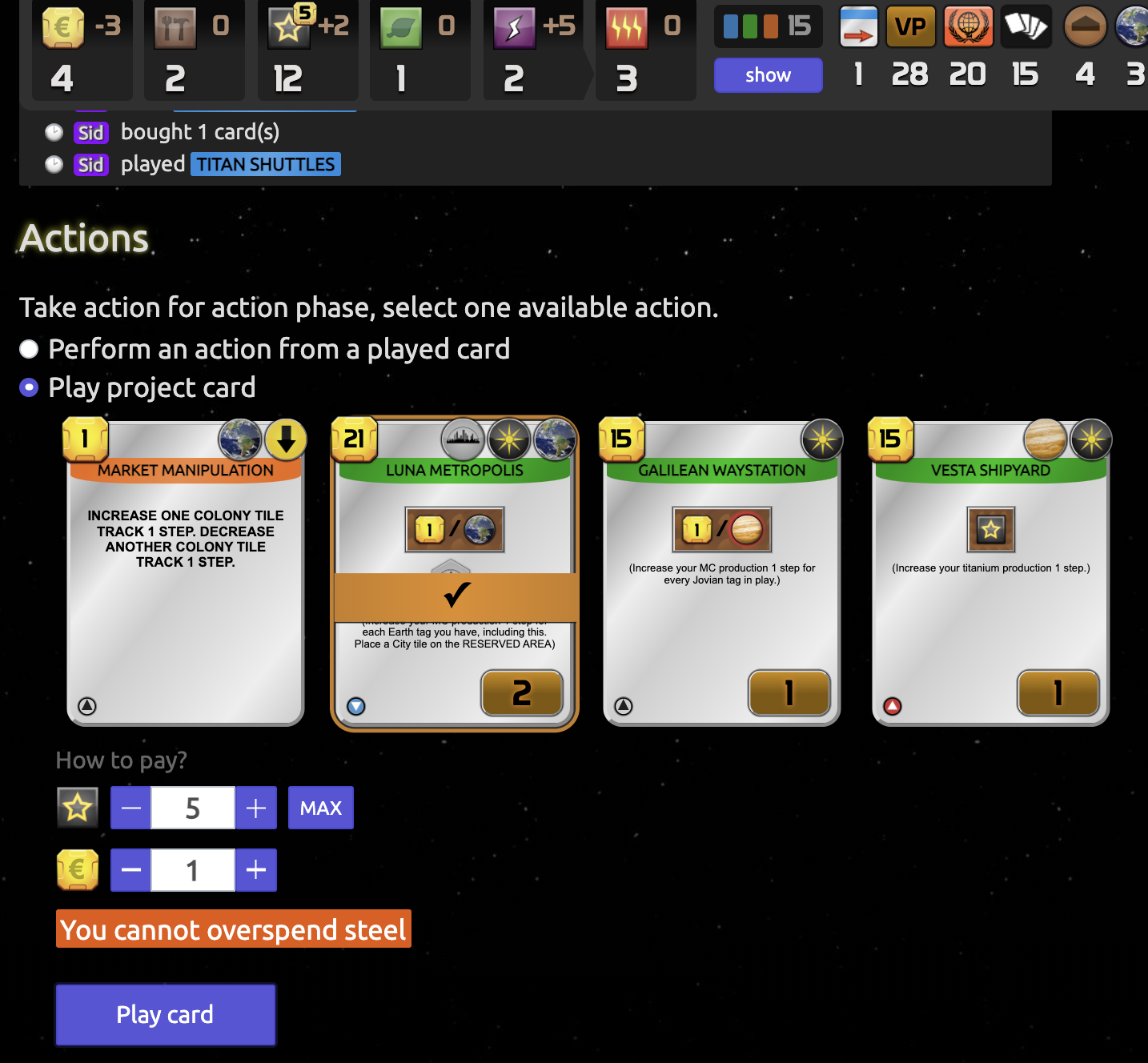Click the cards-in-hand icon
Image resolution: width=1148 pixels, height=1063 pixels.
1026,26
